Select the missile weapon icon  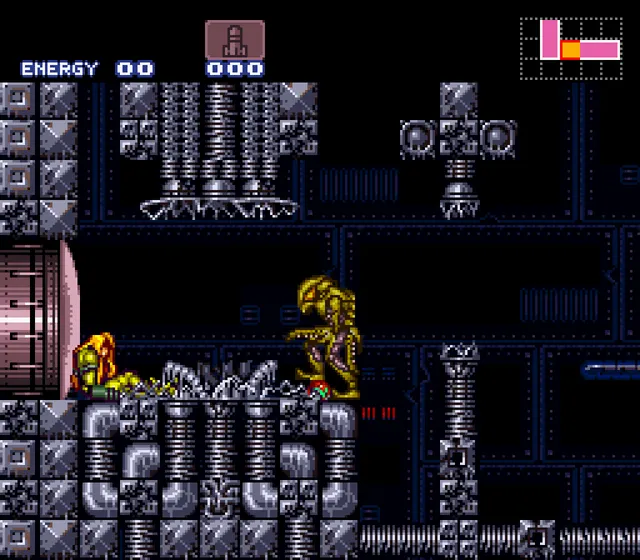(x=235, y=39)
